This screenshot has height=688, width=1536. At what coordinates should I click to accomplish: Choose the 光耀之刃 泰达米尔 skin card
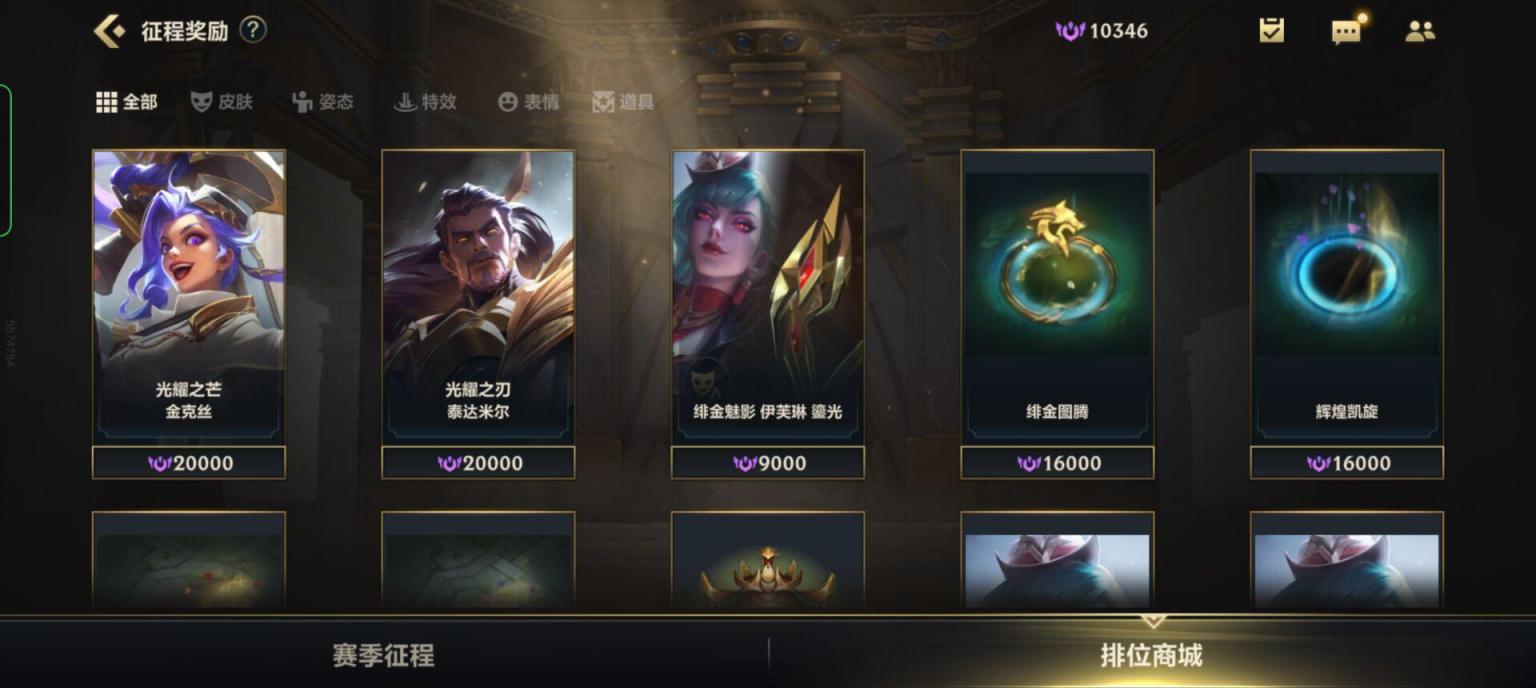click(x=478, y=295)
